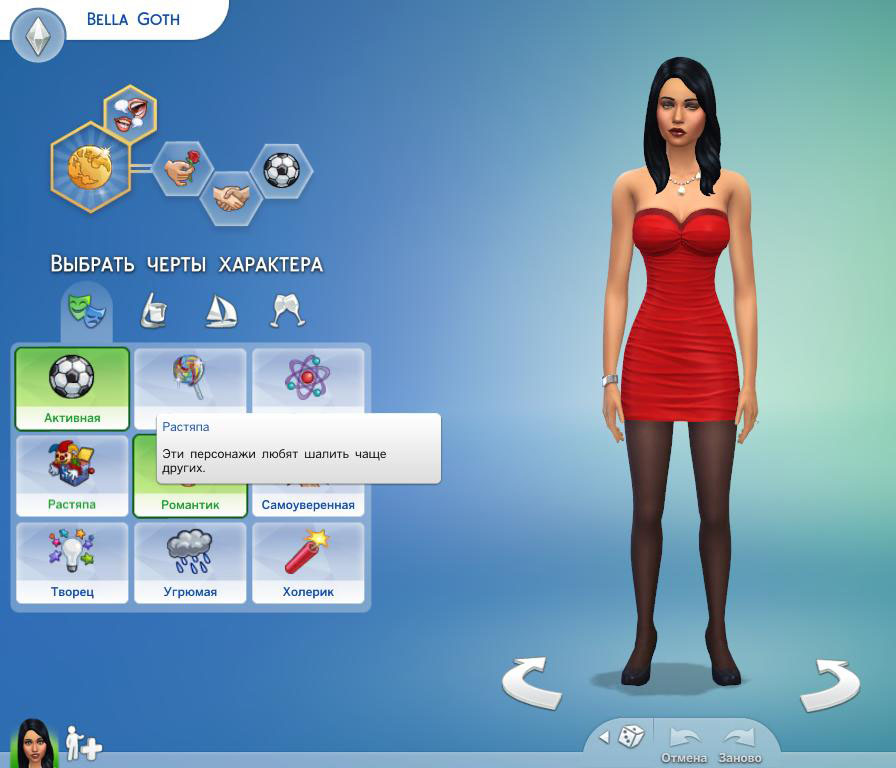
Task: Switch to the theater masks emotional traits tab
Action: point(86,310)
